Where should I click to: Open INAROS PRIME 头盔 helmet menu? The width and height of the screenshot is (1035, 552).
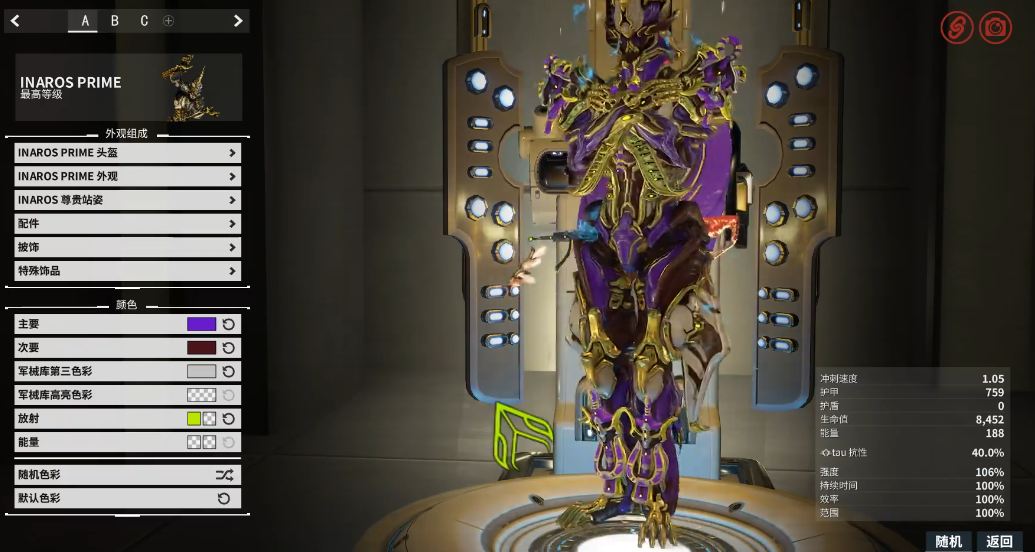click(127, 153)
